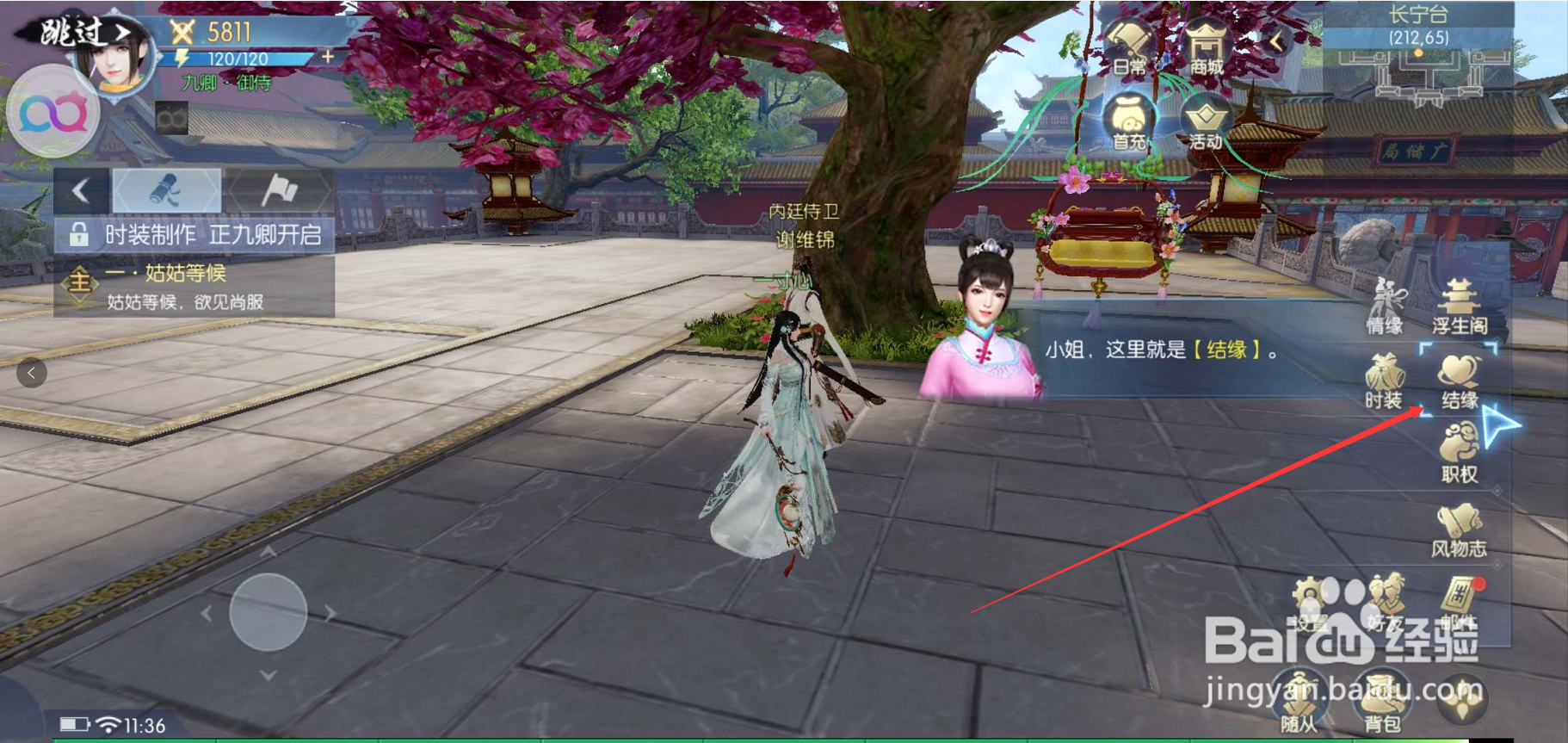Viewport: 1568px width, 743px height.
Task: Select the 姑姑等候 quest objective text
Action: (x=168, y=274)
